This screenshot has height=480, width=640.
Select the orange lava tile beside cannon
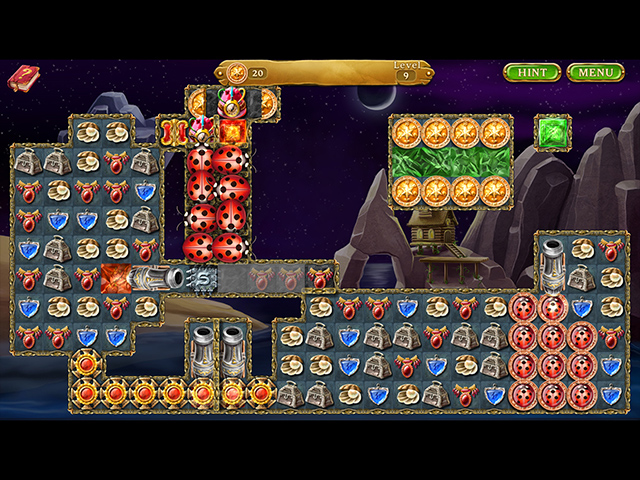[117, 278]
